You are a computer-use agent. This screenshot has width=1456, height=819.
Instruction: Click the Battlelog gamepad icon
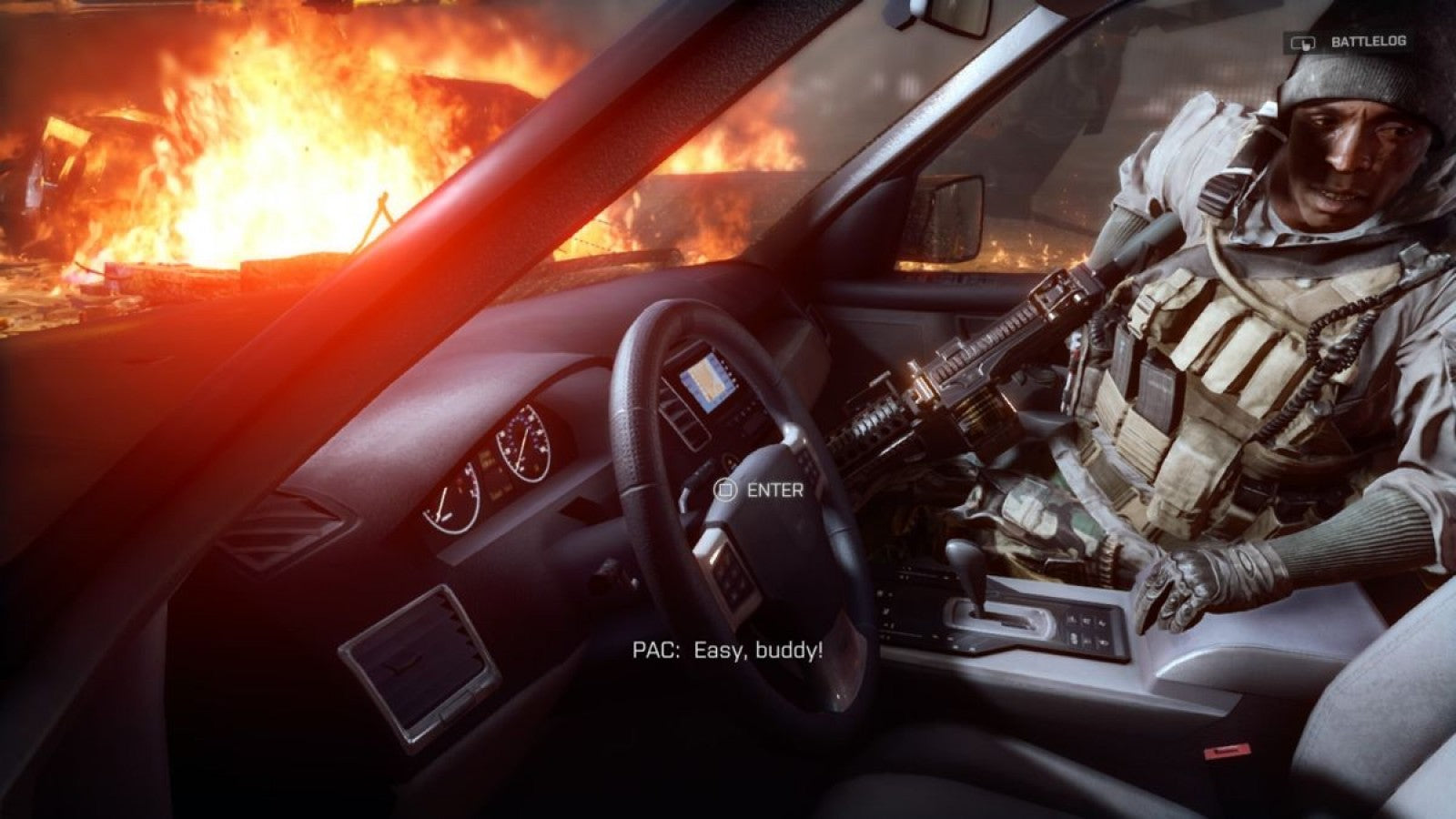1301,41
